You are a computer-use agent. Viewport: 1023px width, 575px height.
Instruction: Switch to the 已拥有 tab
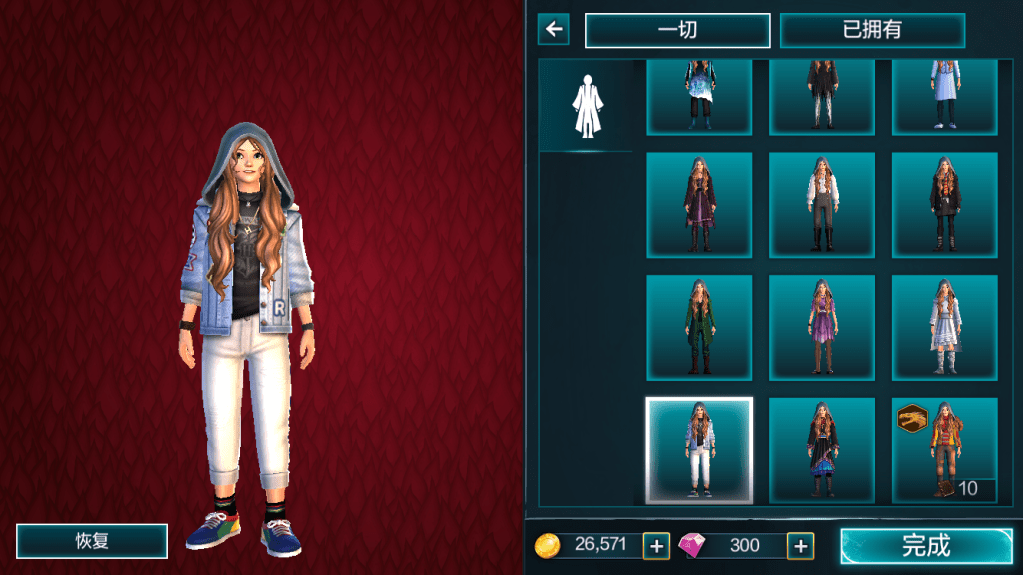[872, 30]
